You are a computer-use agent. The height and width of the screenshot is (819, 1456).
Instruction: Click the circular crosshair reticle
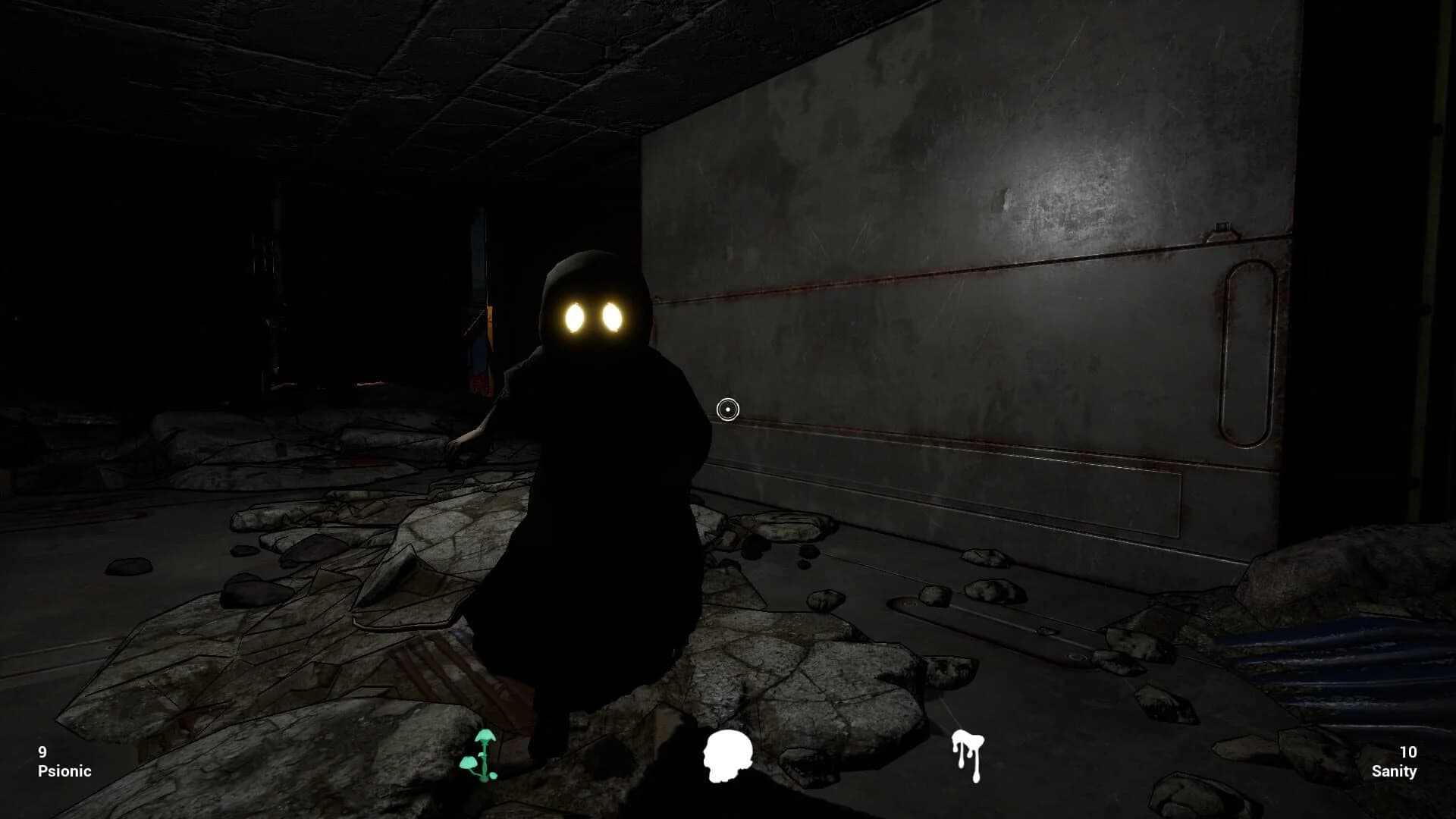coord(729,409)
